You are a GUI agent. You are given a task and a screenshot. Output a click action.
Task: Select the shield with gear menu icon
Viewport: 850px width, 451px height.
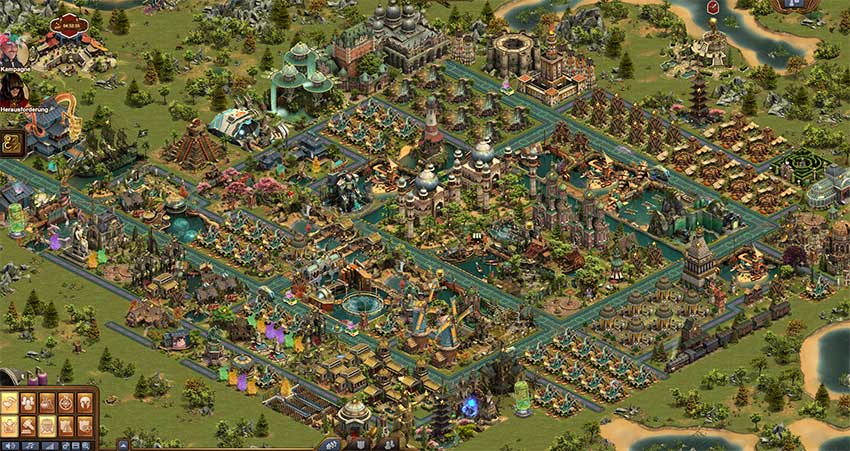click(x=84, y=426)
